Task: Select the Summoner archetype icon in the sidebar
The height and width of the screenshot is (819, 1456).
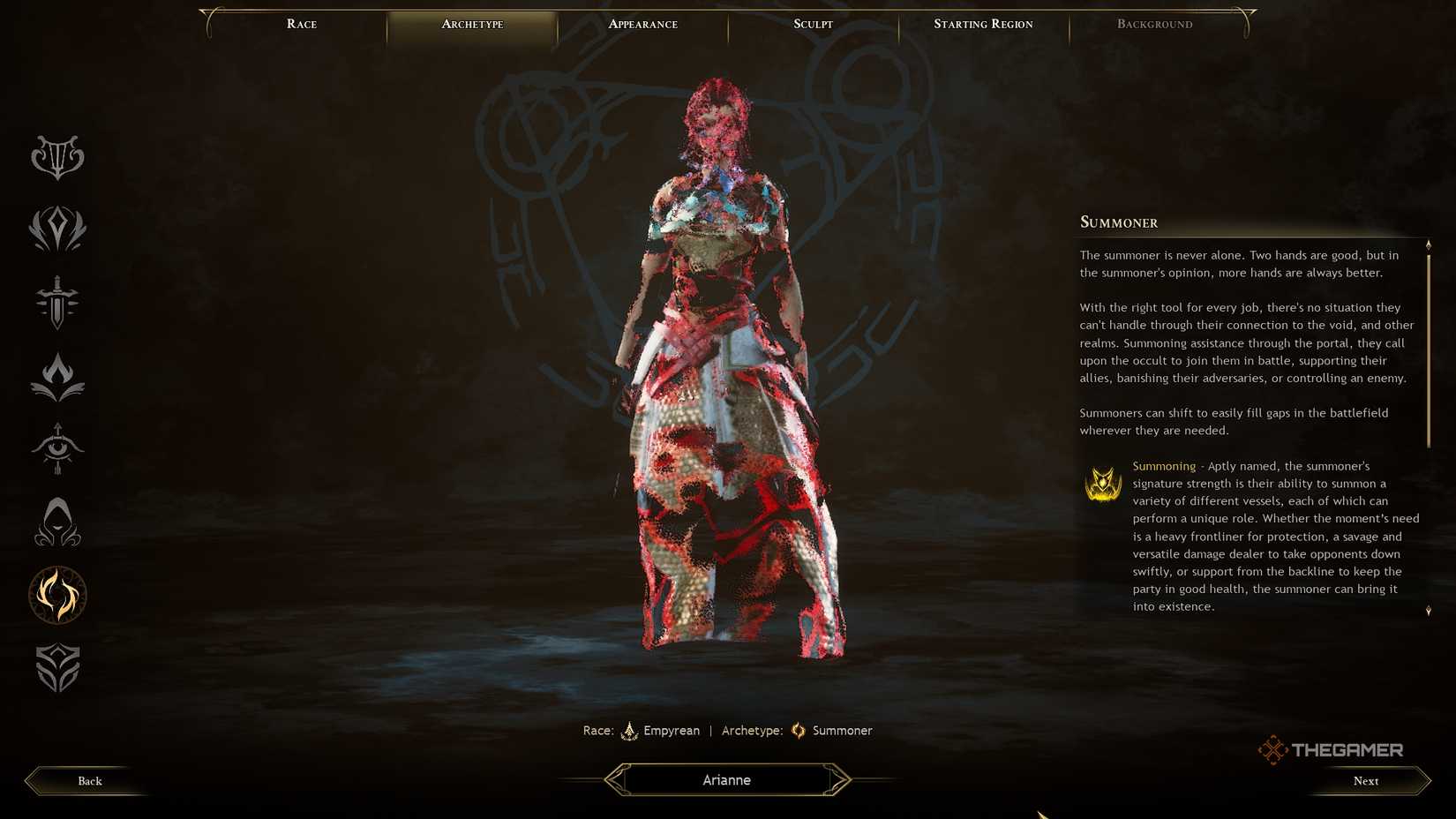Action: pyautogui.click(x=57, y=596)
